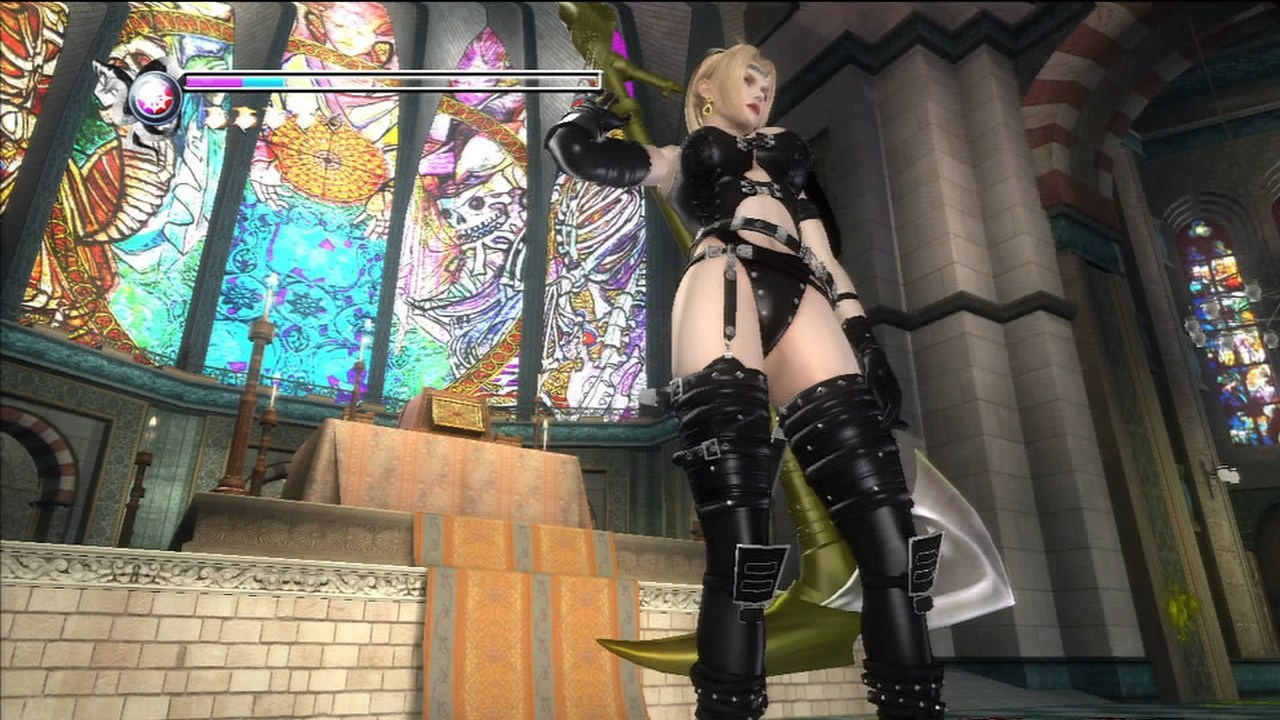Image resolution: width=1280 pixels, height=720 pixels.
Task: Click the cyan portion of the ki gauge
Action: pyautogui.click(x=265, y=81)
